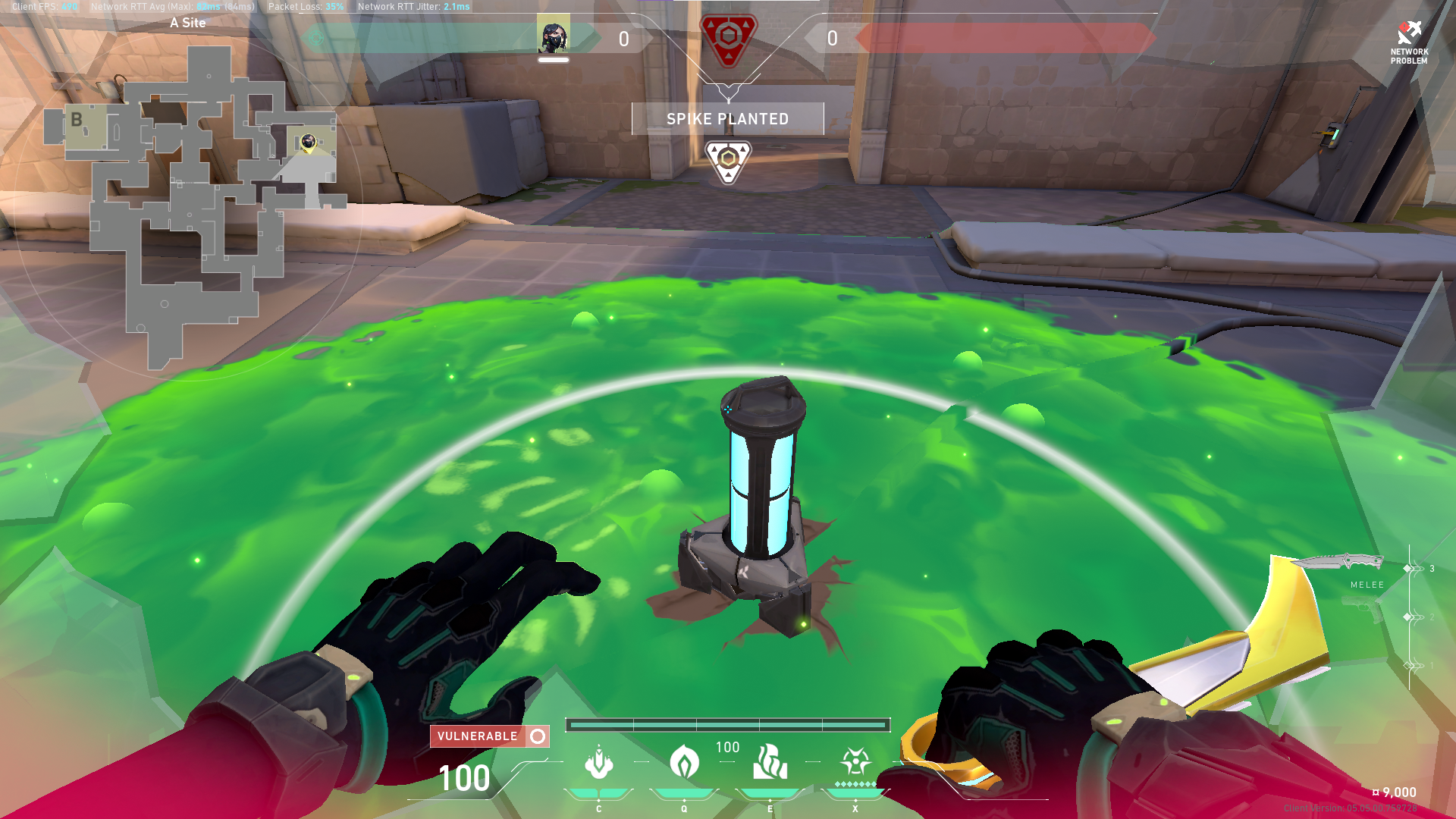The height and width of the screenshot is (819, 1456).
Task: Activate Viper's Snake Bite ability icon
Action: pos(598,762)
